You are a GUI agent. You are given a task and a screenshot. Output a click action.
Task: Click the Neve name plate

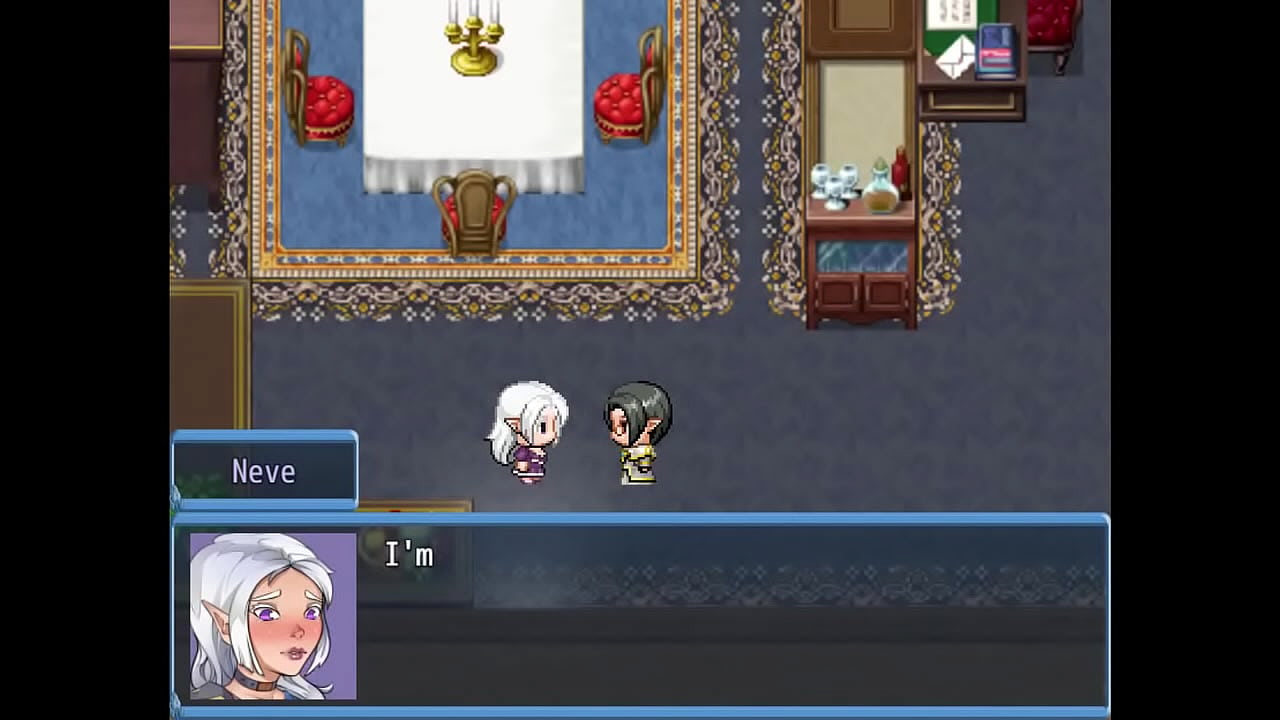[x=264, y=470]
